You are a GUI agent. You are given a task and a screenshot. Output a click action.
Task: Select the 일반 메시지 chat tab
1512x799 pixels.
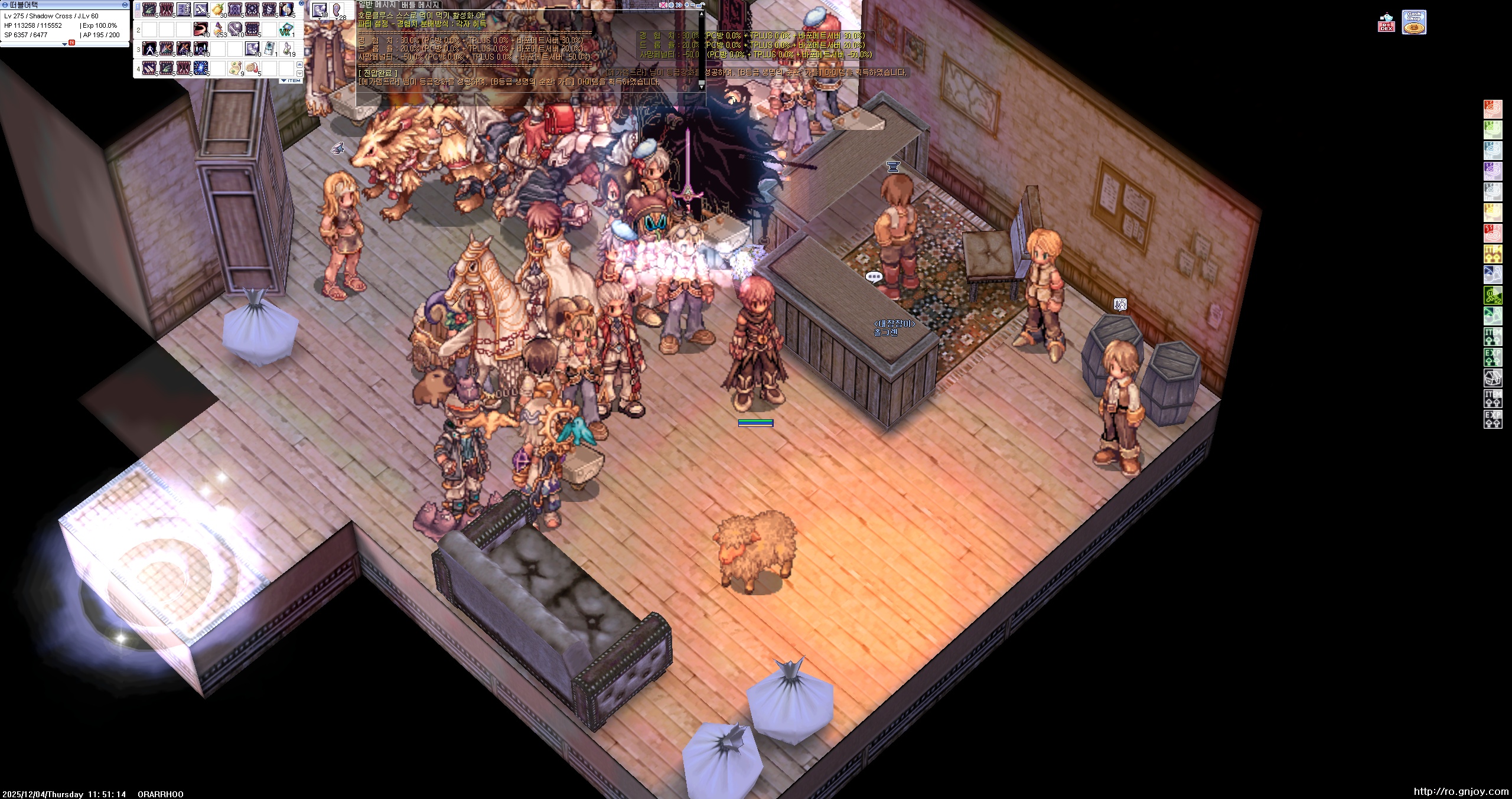(377, 5)
